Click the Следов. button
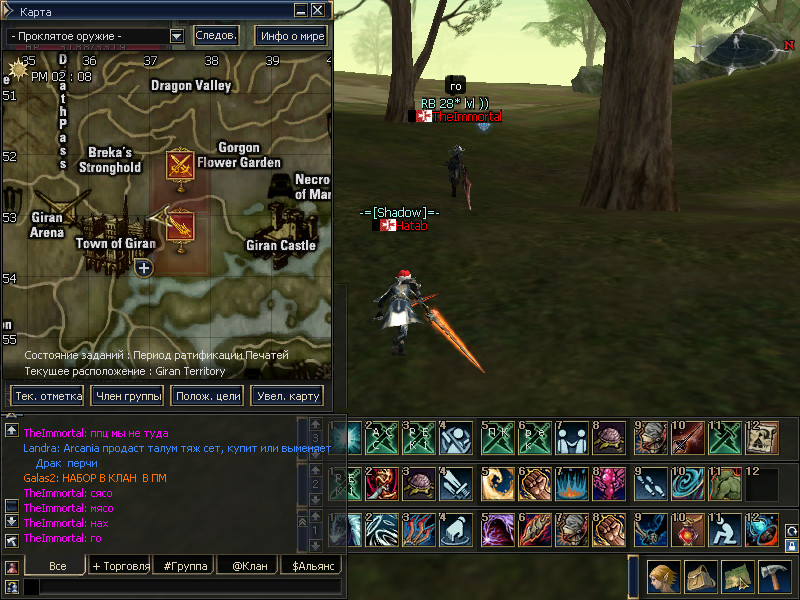 tap(216, 36)
